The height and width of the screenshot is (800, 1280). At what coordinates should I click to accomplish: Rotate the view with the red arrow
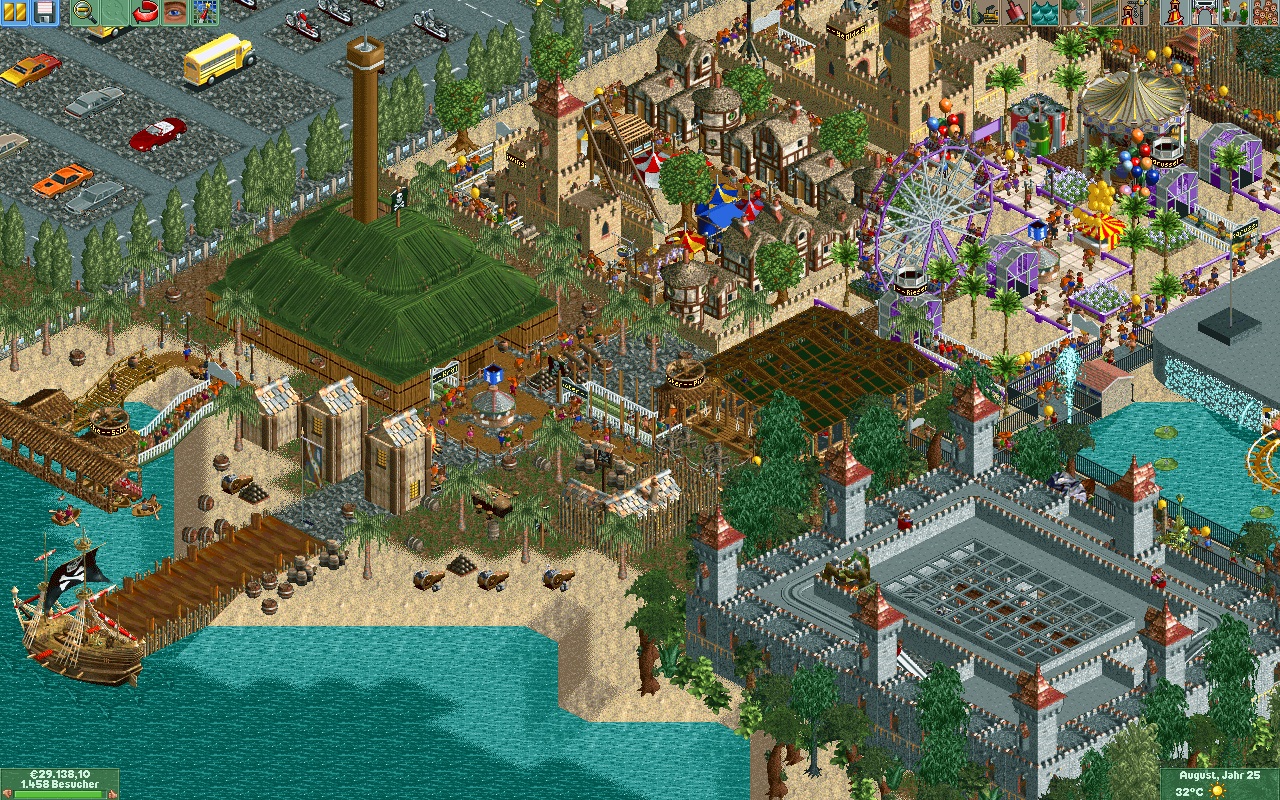click(146, 12)
